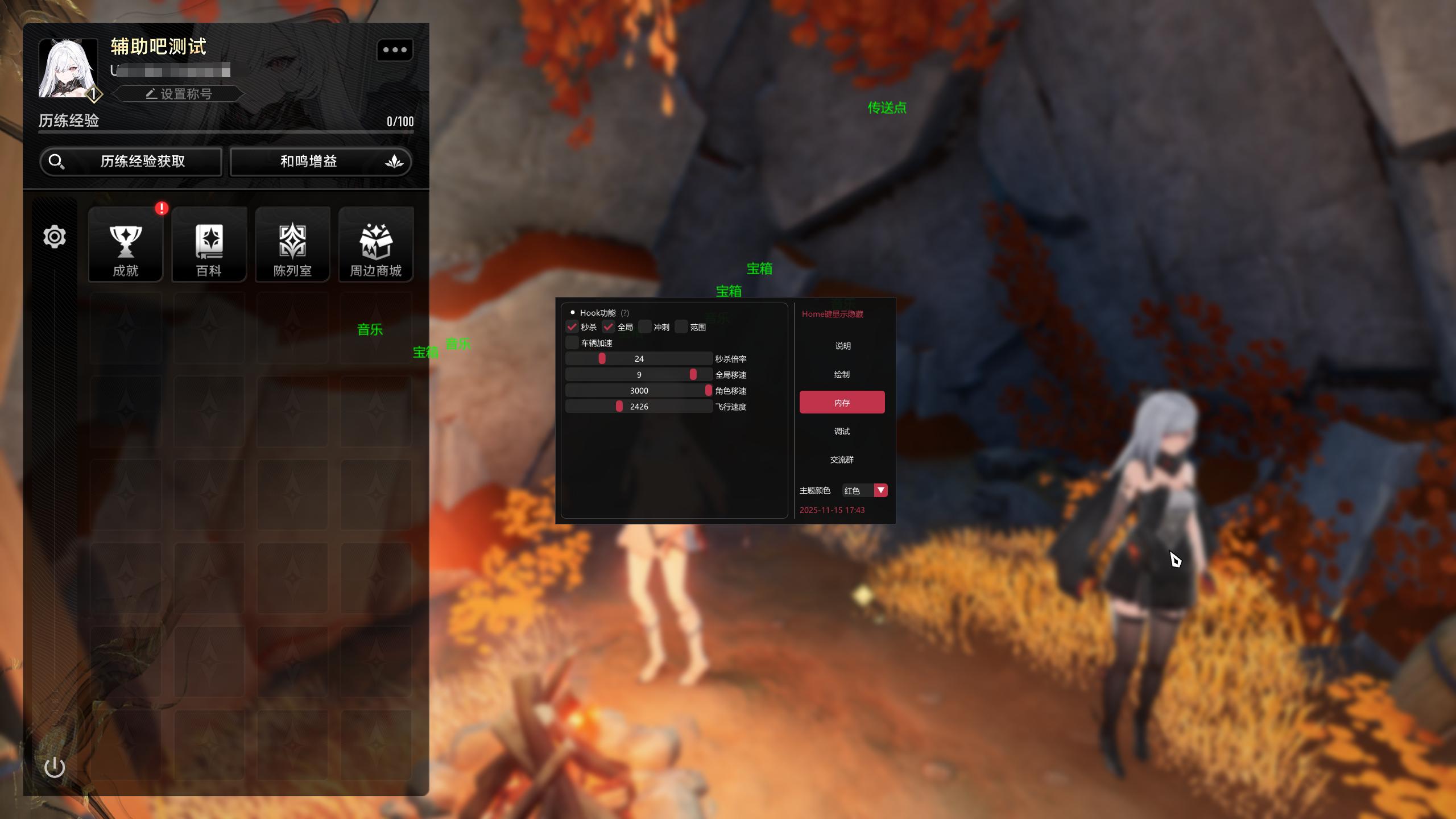
Task: Enable the 范围 checkbox
Action: coord(681,327)
